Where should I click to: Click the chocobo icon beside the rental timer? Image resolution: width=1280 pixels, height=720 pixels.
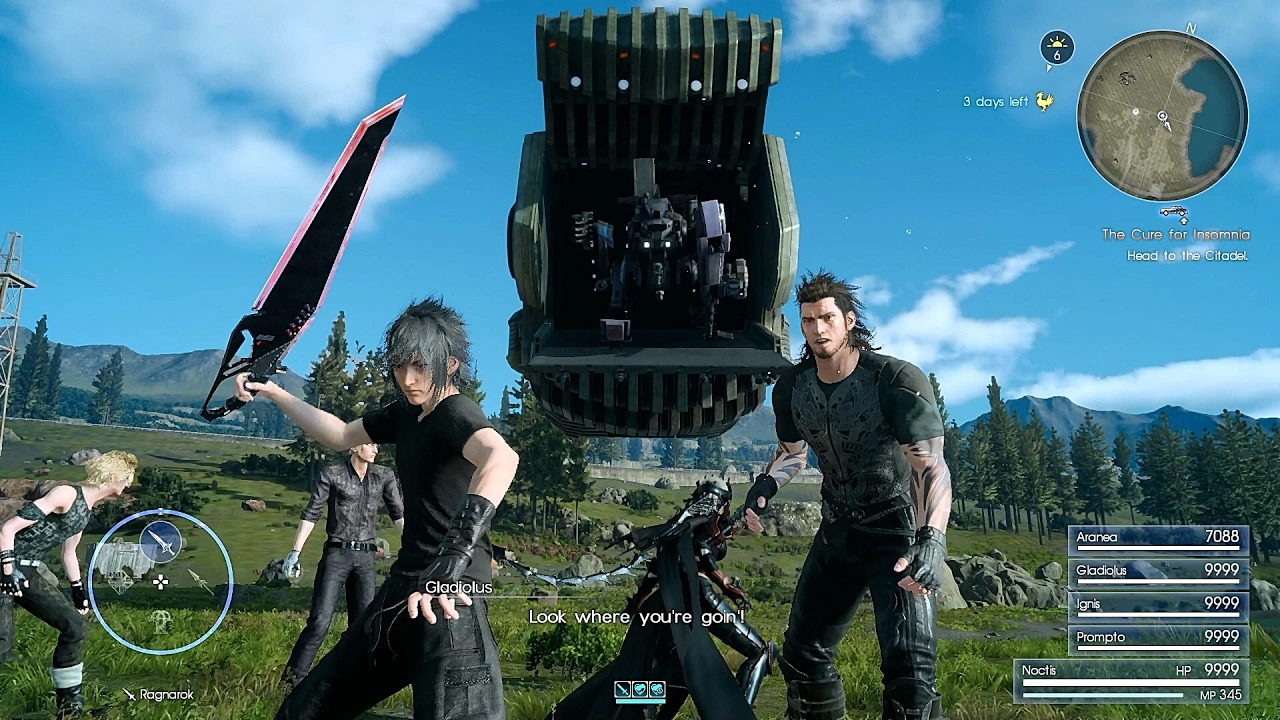pyautogui.click(x=1044, y=102)
